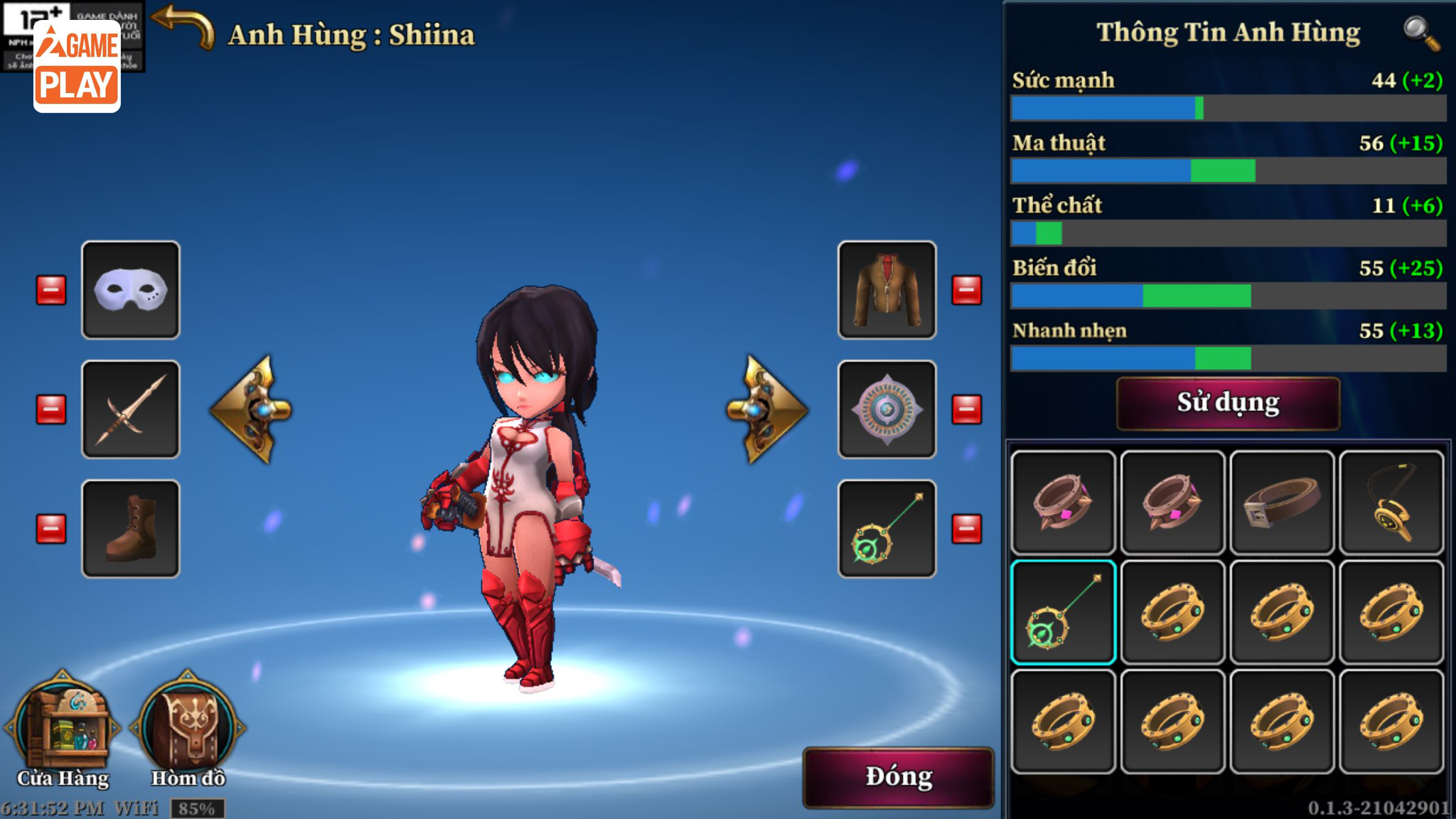
Task: Unequip the boot with red minus
Action: tap(51, 529)
